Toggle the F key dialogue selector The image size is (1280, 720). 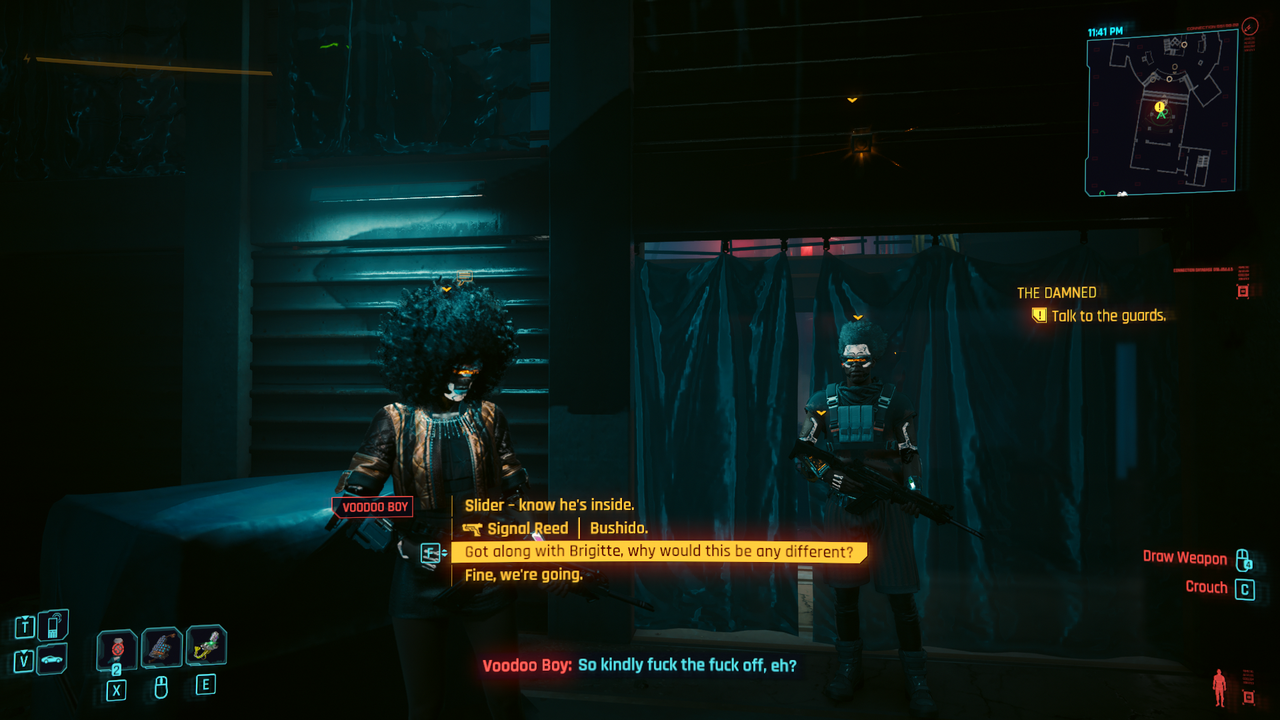[430, 552]
